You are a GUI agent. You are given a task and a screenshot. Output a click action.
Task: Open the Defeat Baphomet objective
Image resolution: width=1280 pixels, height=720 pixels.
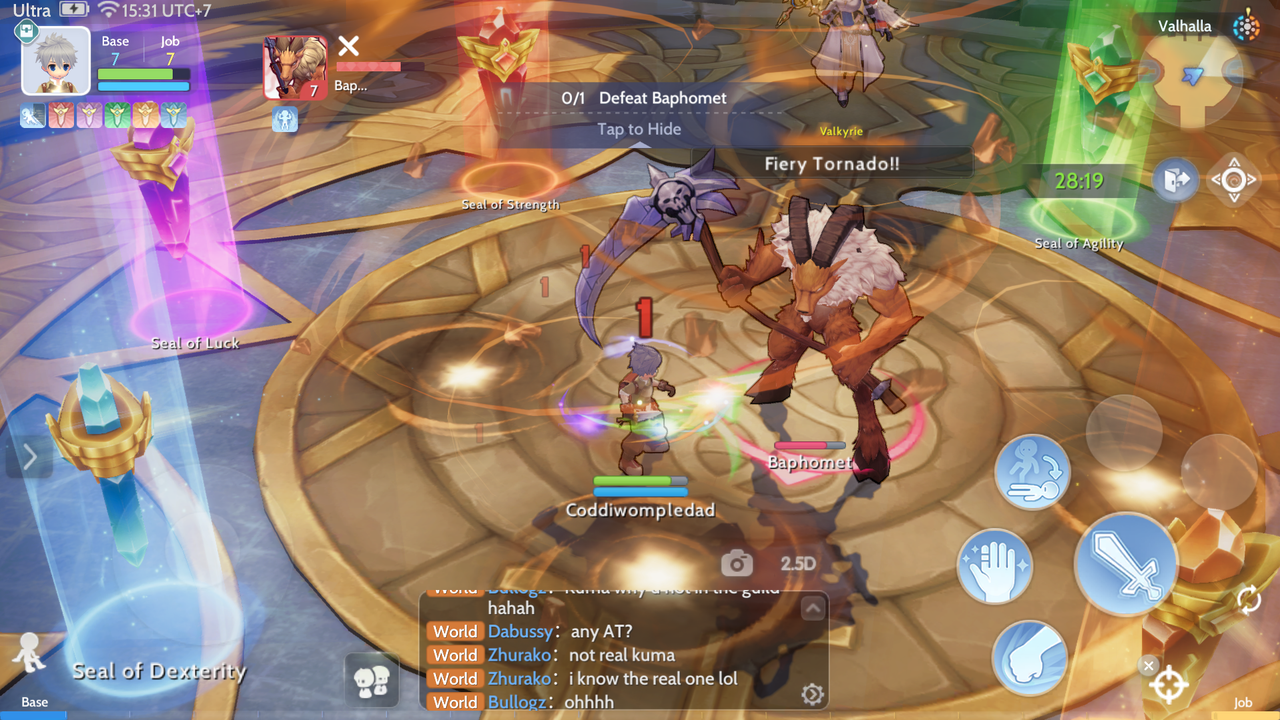[644, 98]
